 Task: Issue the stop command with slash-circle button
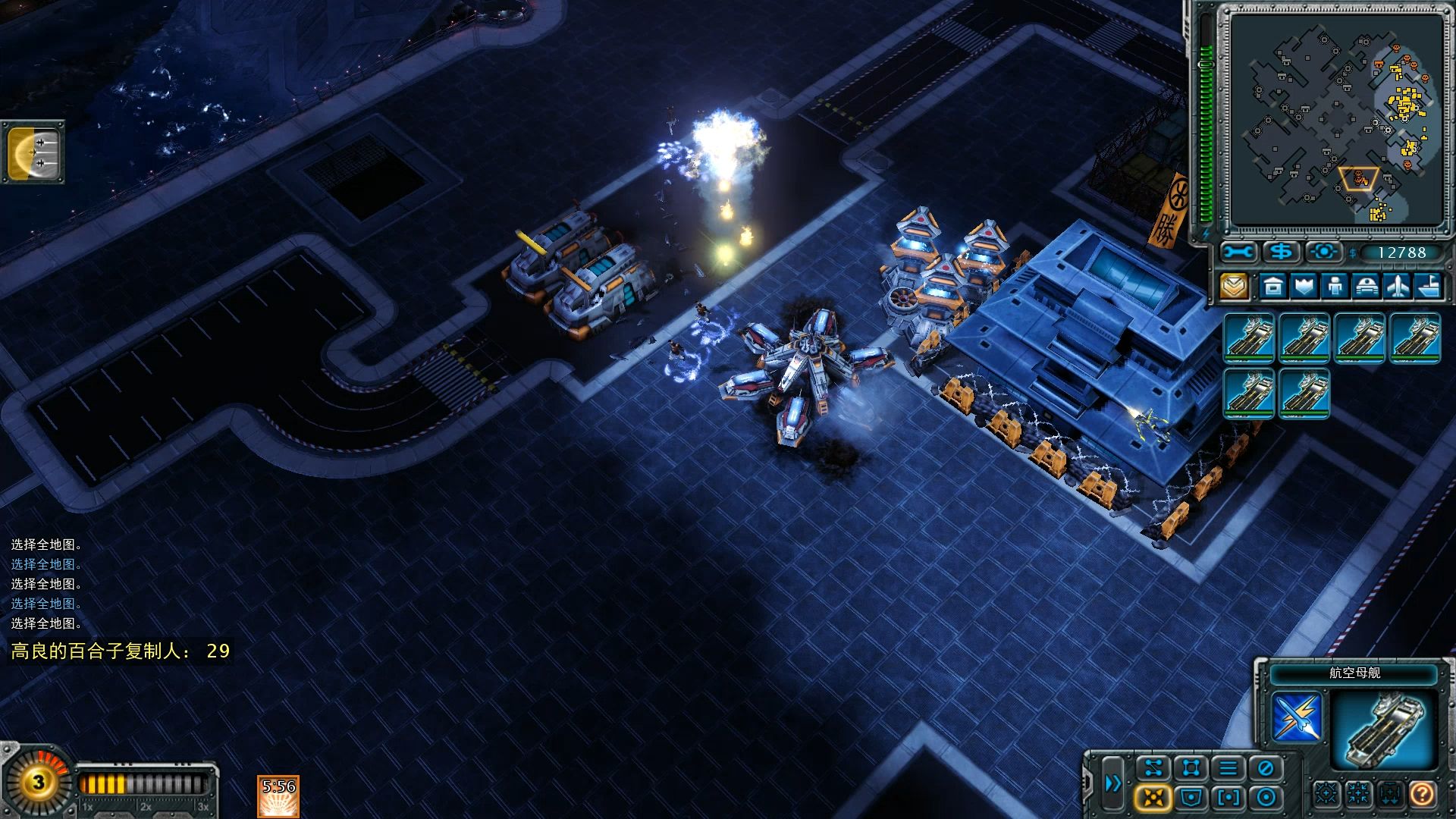click(x=1265, y=768)
